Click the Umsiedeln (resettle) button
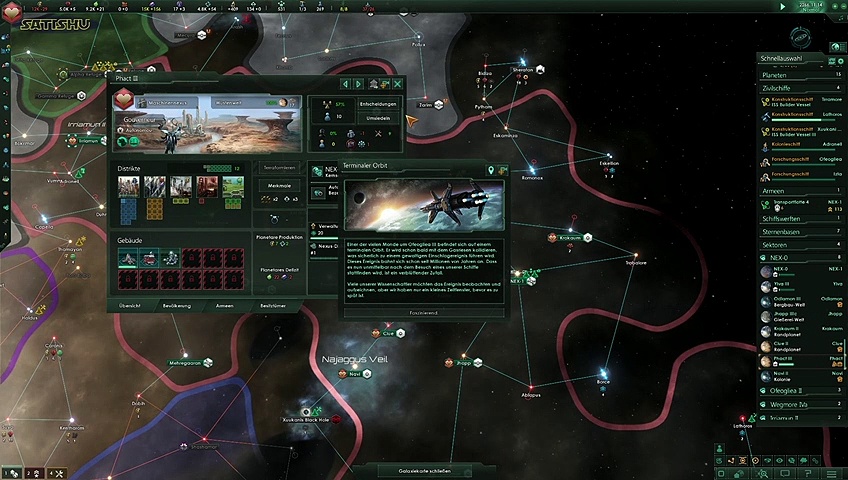The height and width of the screenshot is (480, 848). 378,117
